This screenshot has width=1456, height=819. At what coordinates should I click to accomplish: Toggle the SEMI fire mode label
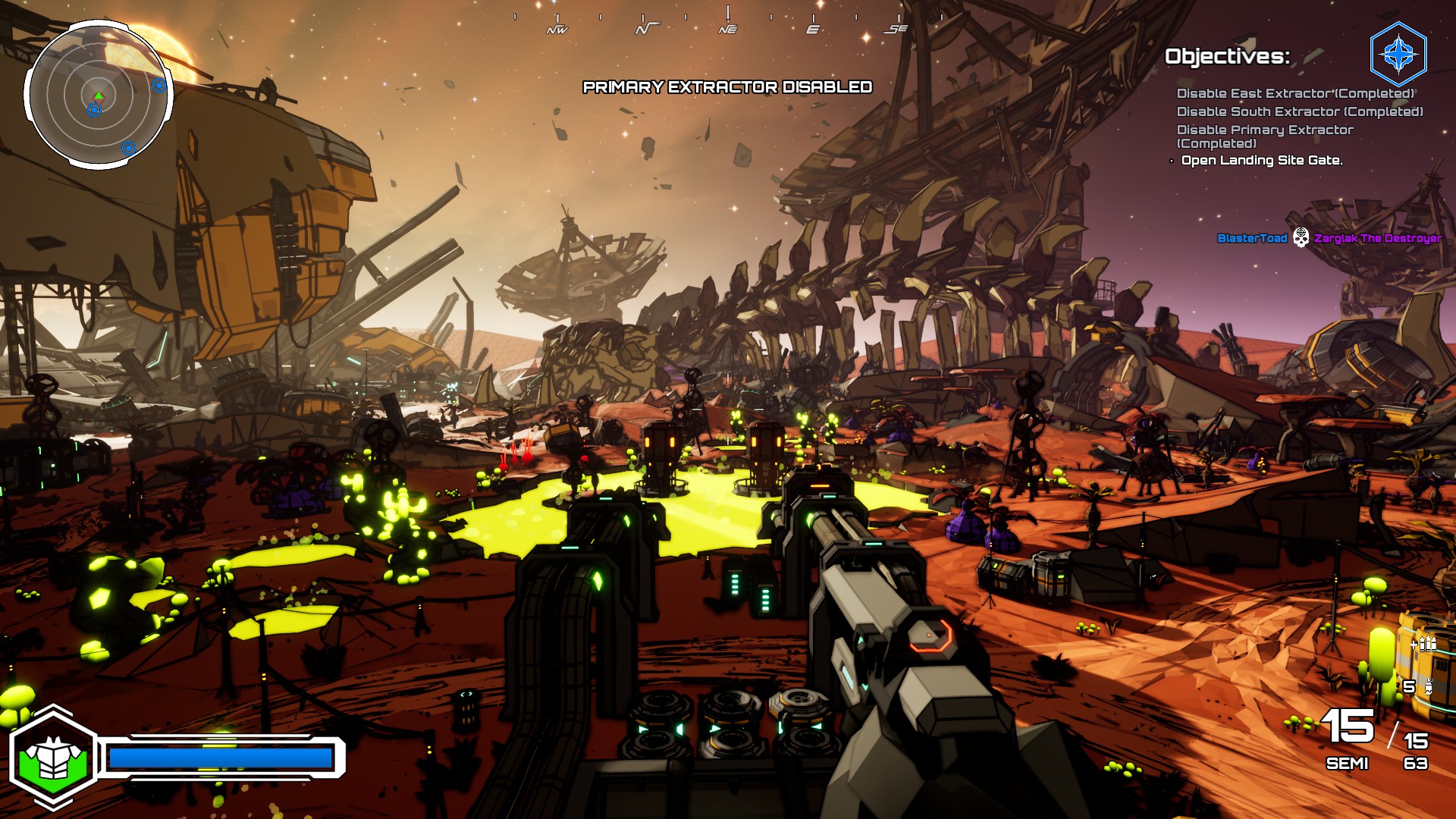coord(1347,764)
